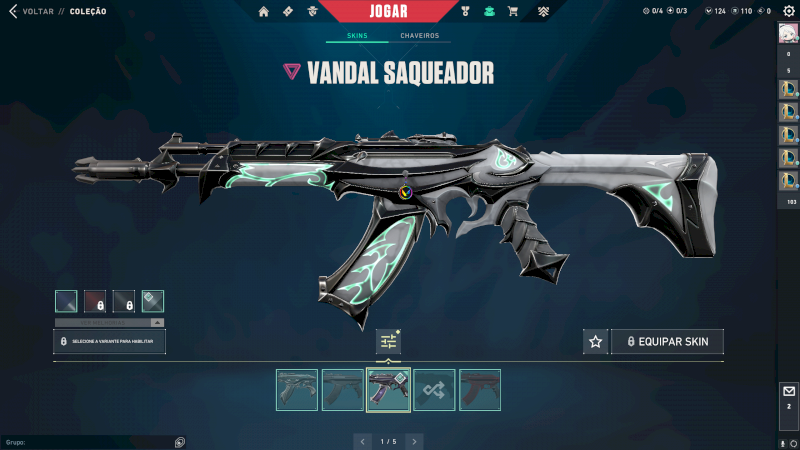This screenshot has height=450, width=800.
Task: Select the Skins tab
Action: [357, 36]
